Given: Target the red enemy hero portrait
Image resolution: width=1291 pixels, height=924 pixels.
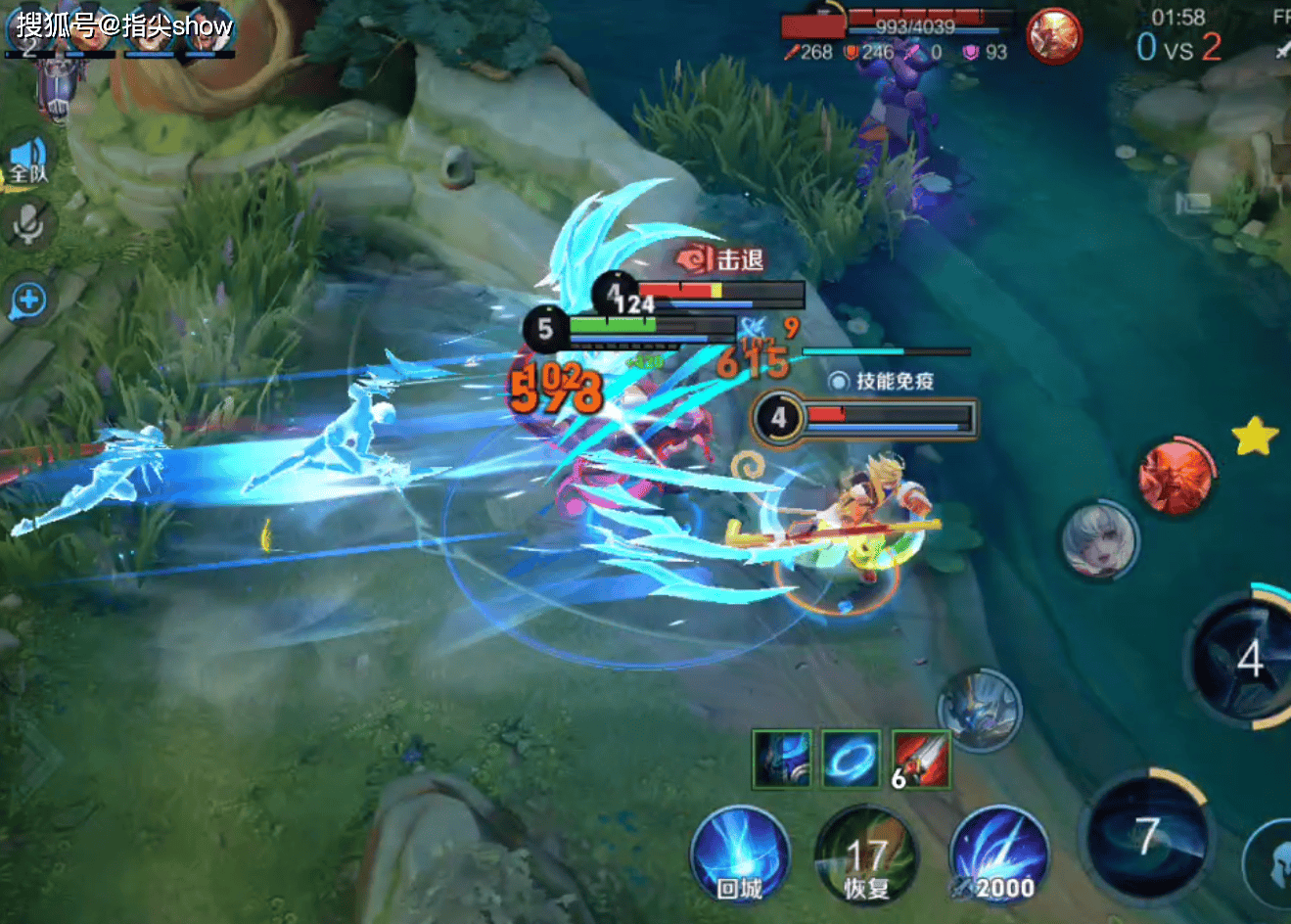Looking at the screenshot, I should coord(1176,477).
